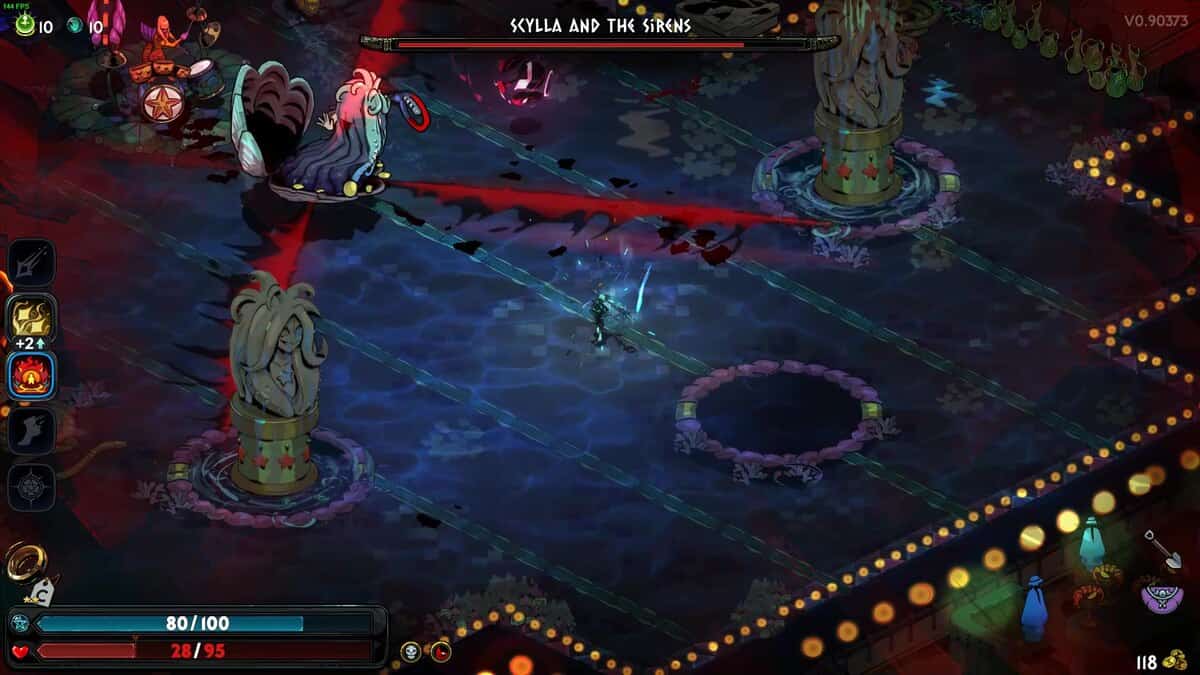Click the round red status icon
Screen dimensions: 1200x675
(x=440, y=652)
